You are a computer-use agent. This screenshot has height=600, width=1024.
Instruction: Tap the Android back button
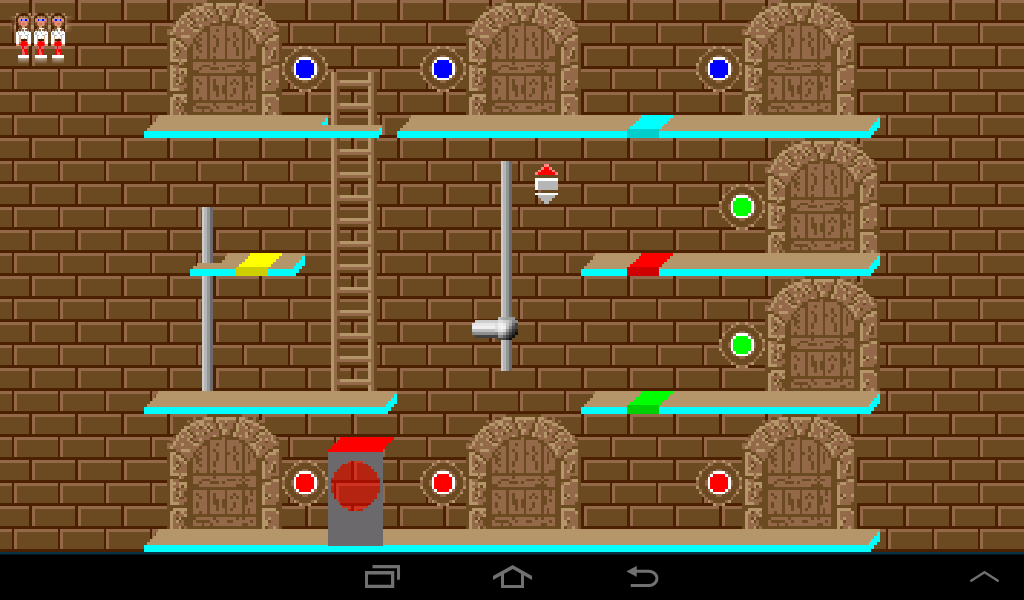coord(642,577)
